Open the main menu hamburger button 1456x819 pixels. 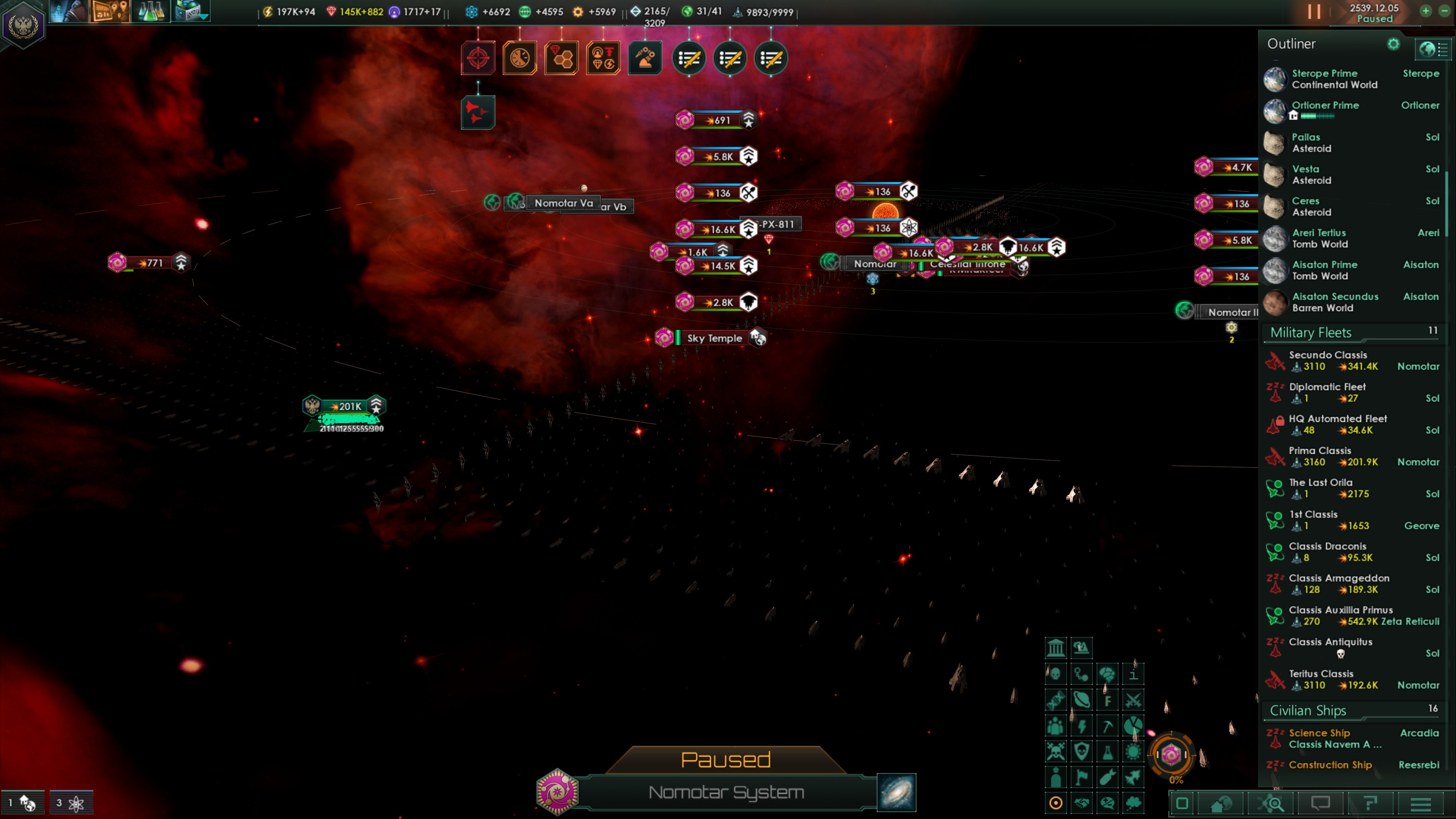1420,803
